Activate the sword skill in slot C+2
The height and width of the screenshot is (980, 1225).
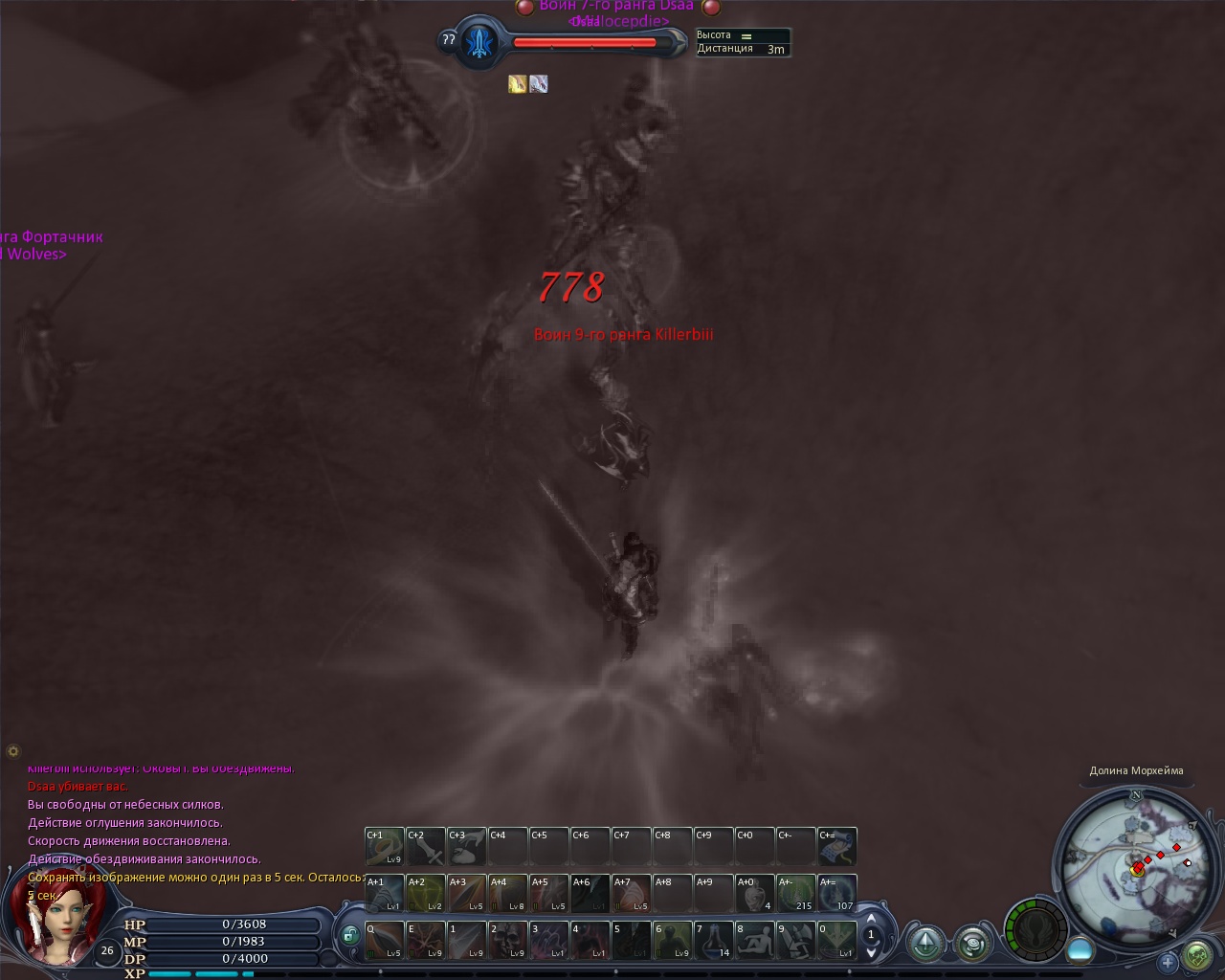[426, 847]
